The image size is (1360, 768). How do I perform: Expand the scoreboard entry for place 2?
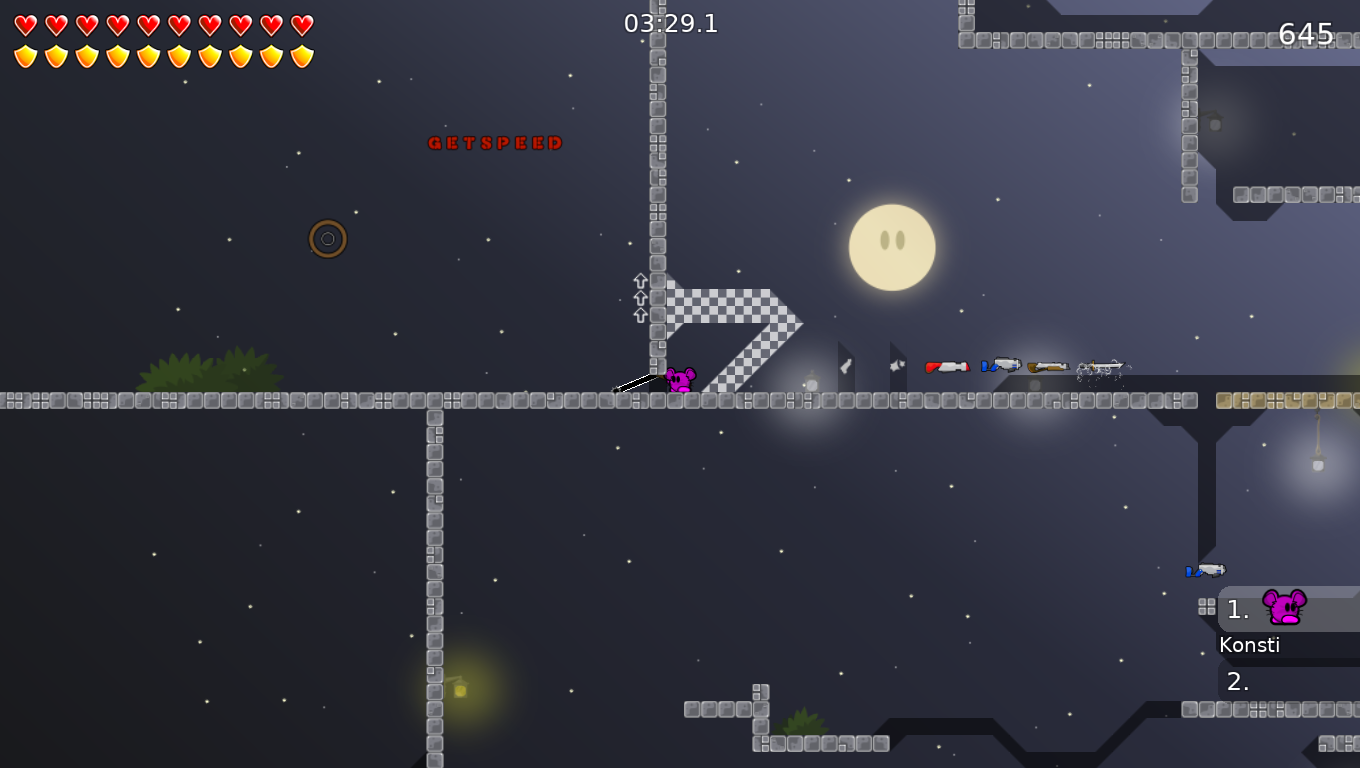1237,681
